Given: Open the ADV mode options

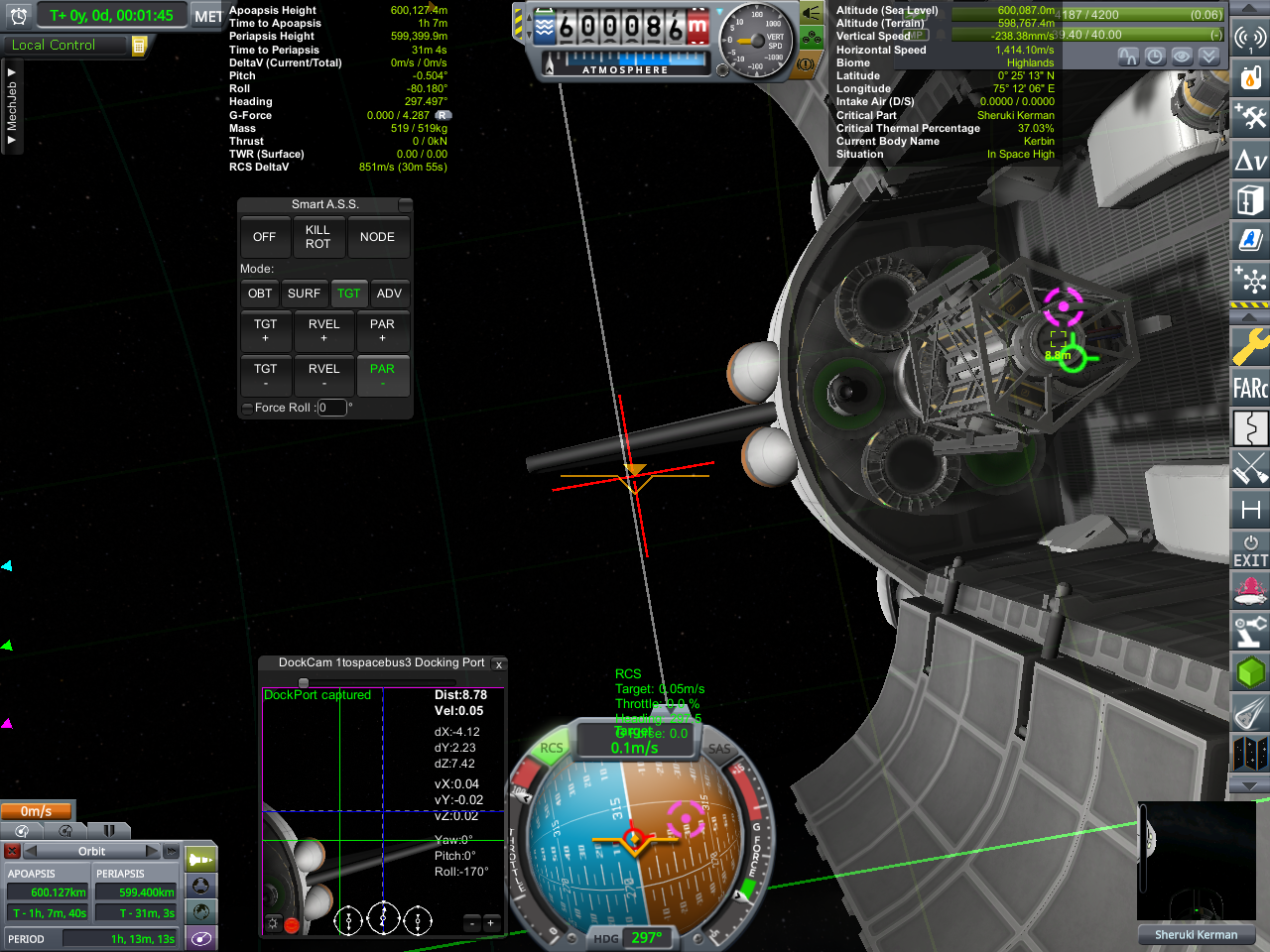Looking at the screenshot, I should point(389,294).
